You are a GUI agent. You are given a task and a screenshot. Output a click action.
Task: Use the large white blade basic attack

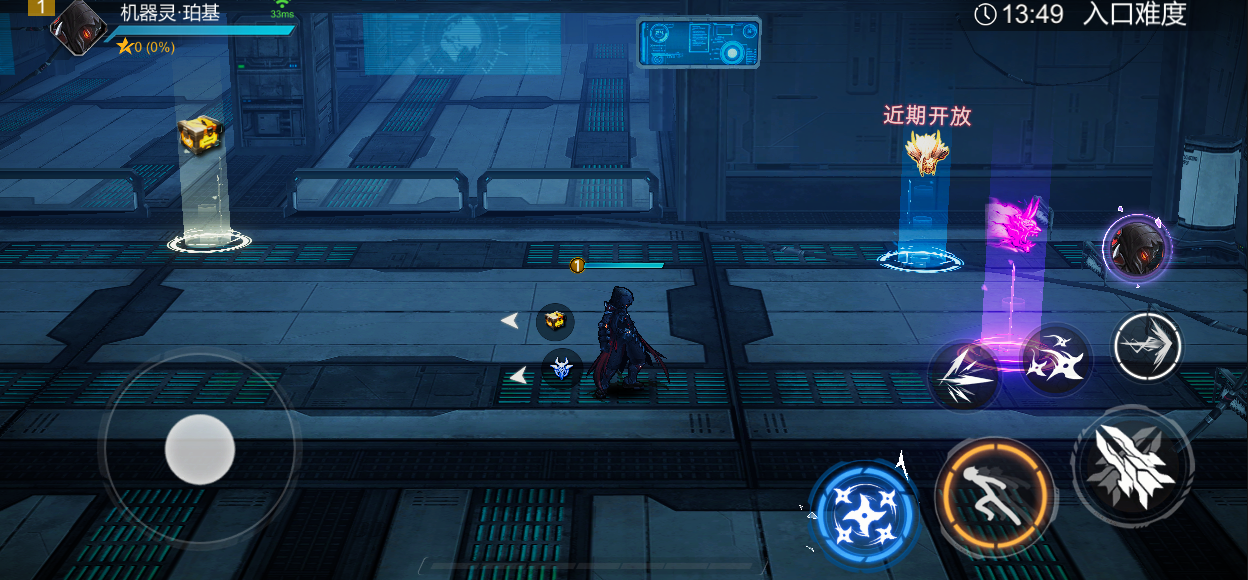click(1132, 466)
